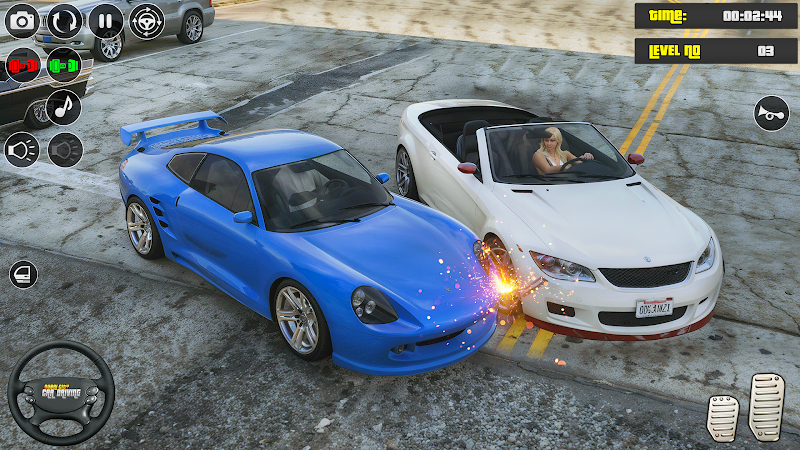Viewport: 800px width, 450px height.
Task: Turn on the bright headlights icon
Action: coord(22,150)
